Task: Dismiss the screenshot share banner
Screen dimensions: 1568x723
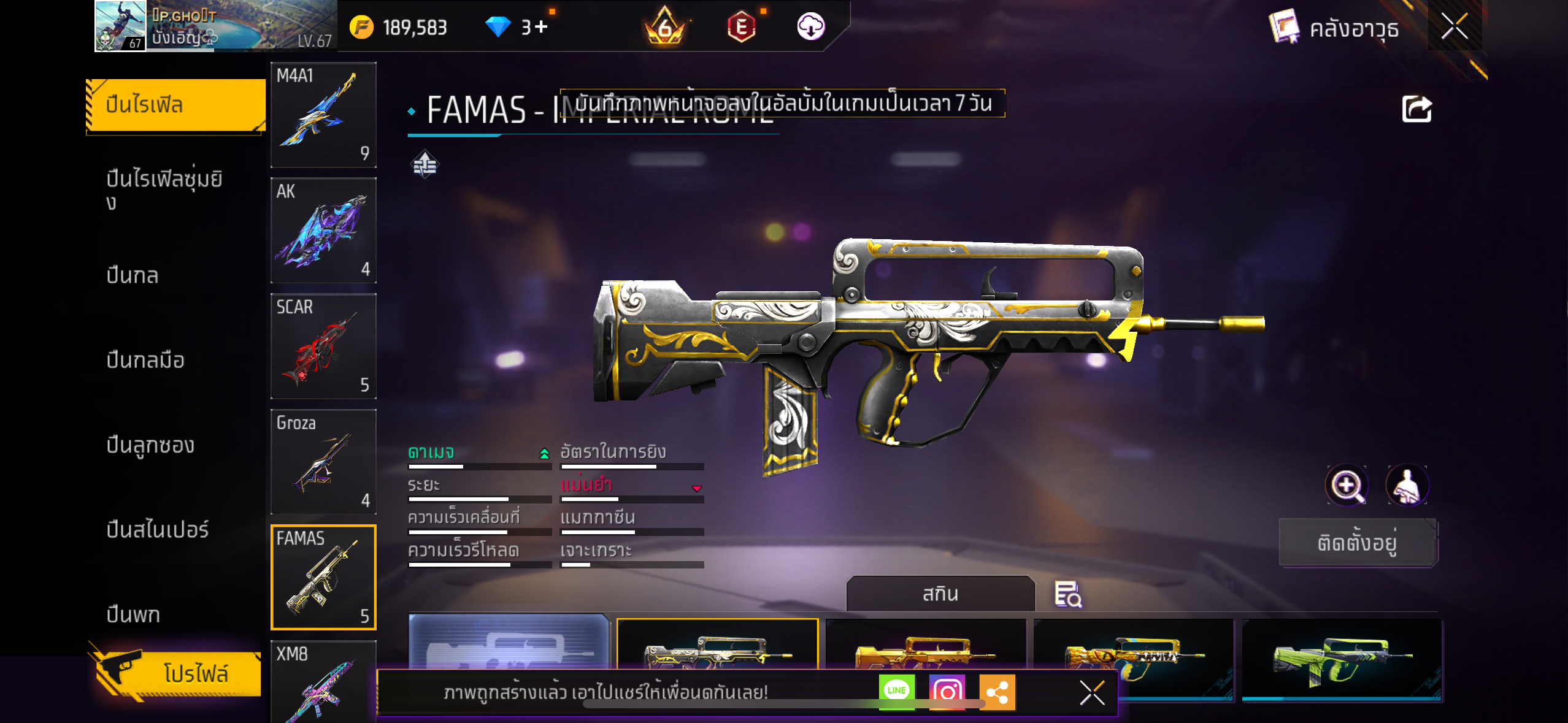Action: [1092, 693]
